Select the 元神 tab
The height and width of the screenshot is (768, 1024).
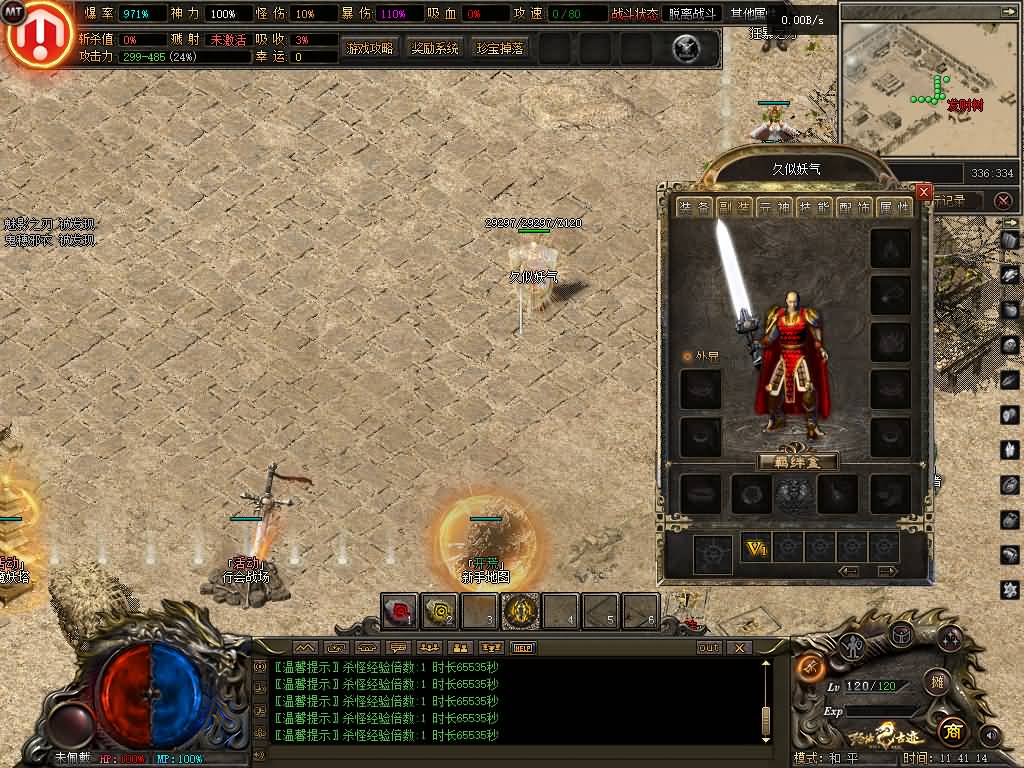click(775, 207)
